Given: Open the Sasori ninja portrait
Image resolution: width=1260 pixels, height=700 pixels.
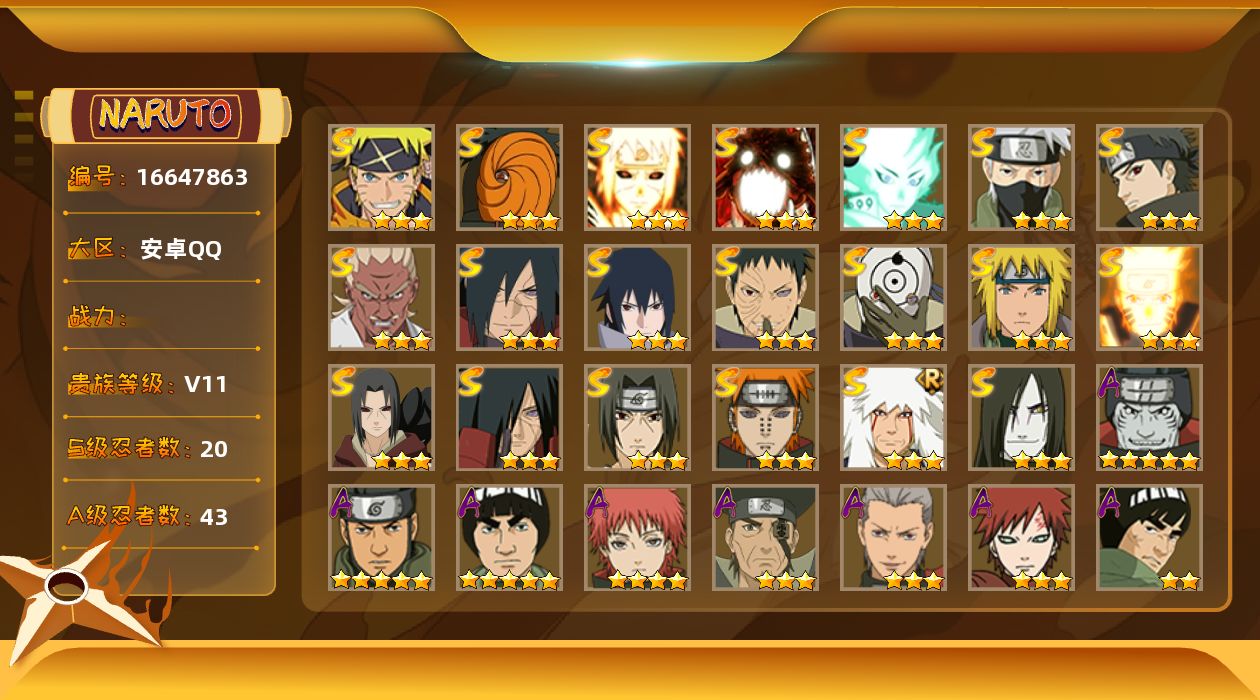Looking at the screenshot, I should pyautogui.click(x=637, y=537).
